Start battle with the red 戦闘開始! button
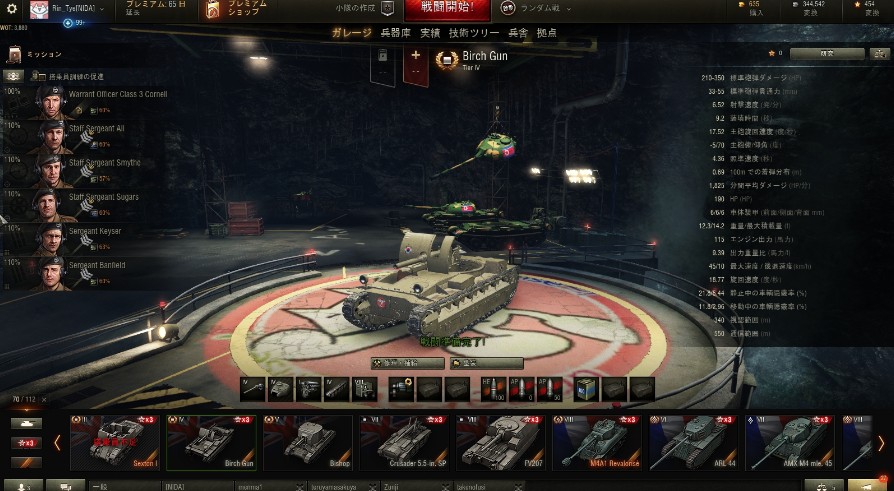894x491 pixels. point(446,10)
